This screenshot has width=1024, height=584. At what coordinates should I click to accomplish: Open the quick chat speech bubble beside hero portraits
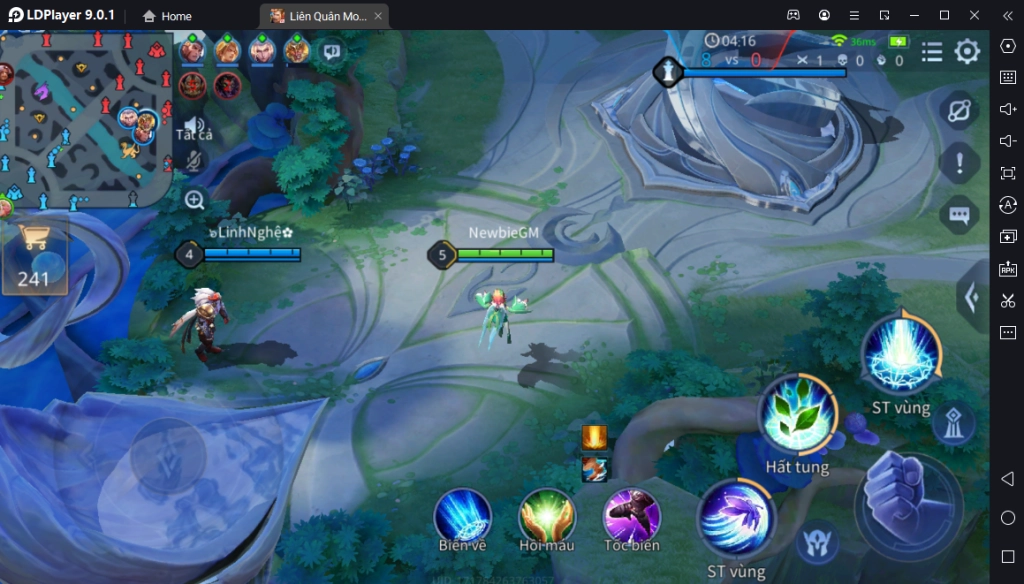coord(331,52)
